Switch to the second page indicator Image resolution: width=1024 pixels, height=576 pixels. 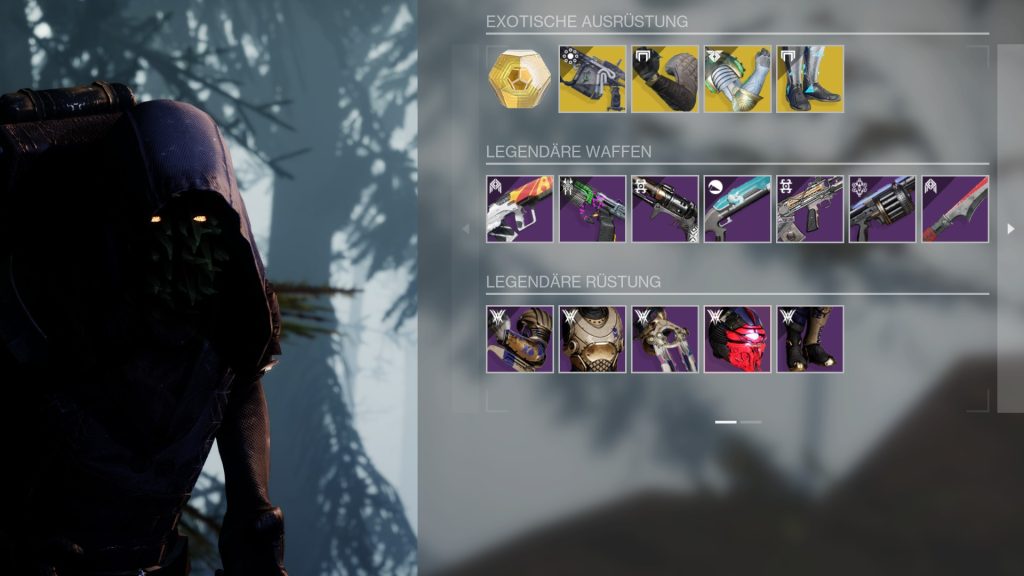pyautogui.click(x=751, y=422)
